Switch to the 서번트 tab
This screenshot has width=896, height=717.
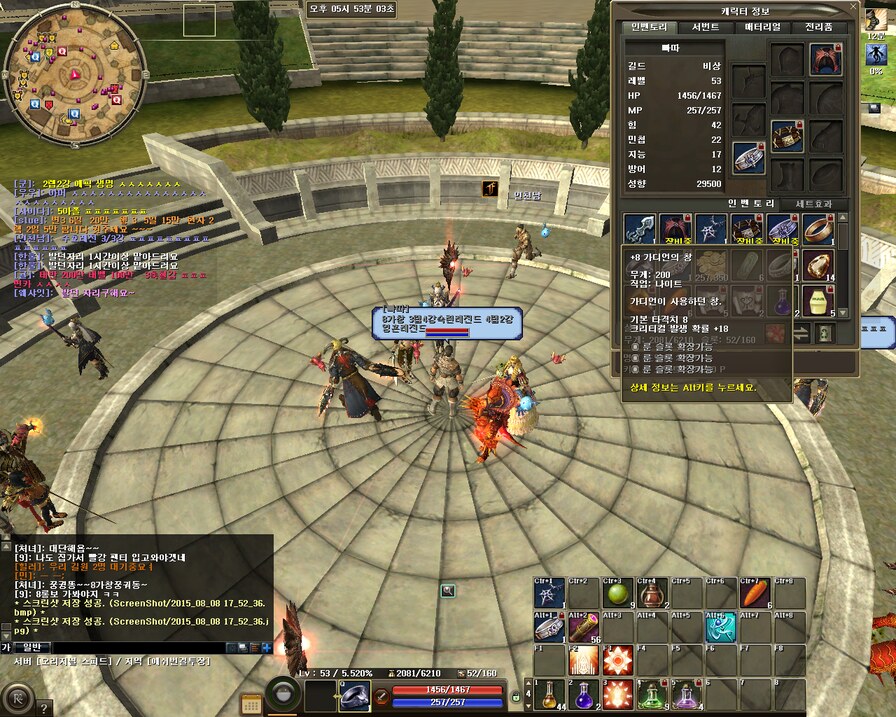pos(706,27)
